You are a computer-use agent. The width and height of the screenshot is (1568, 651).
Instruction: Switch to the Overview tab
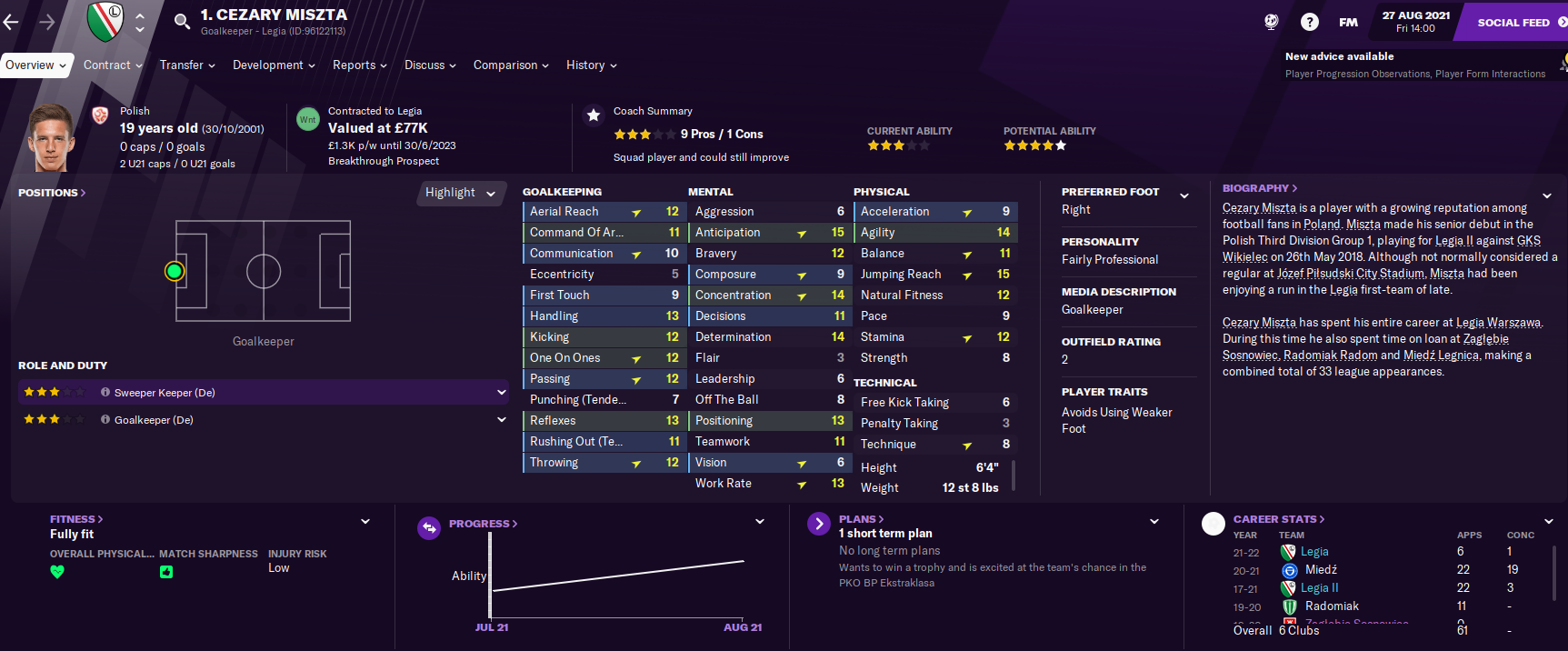[x=35, y=65]
